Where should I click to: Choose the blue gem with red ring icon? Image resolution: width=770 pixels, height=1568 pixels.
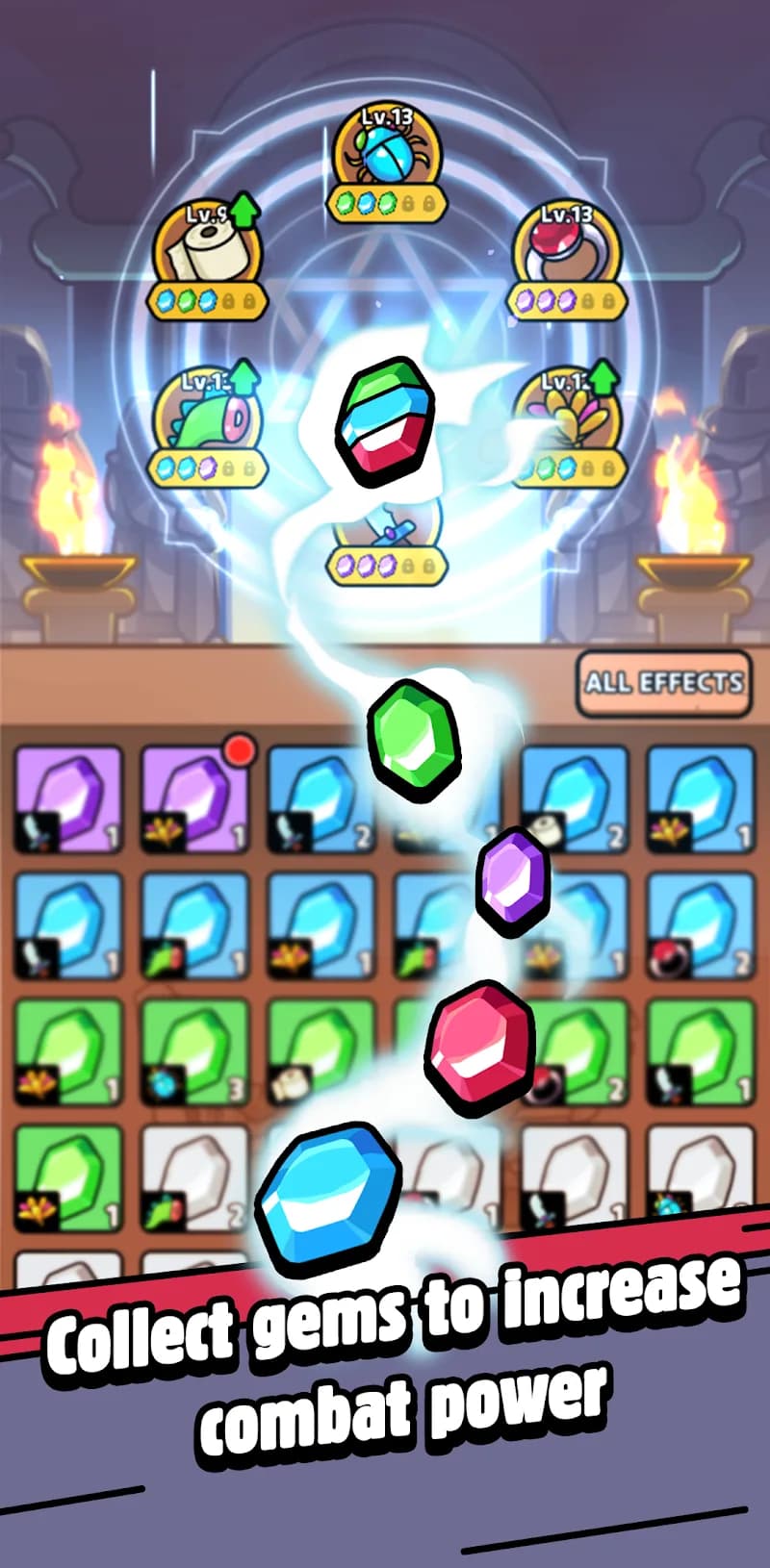click(x=700, y=924)
